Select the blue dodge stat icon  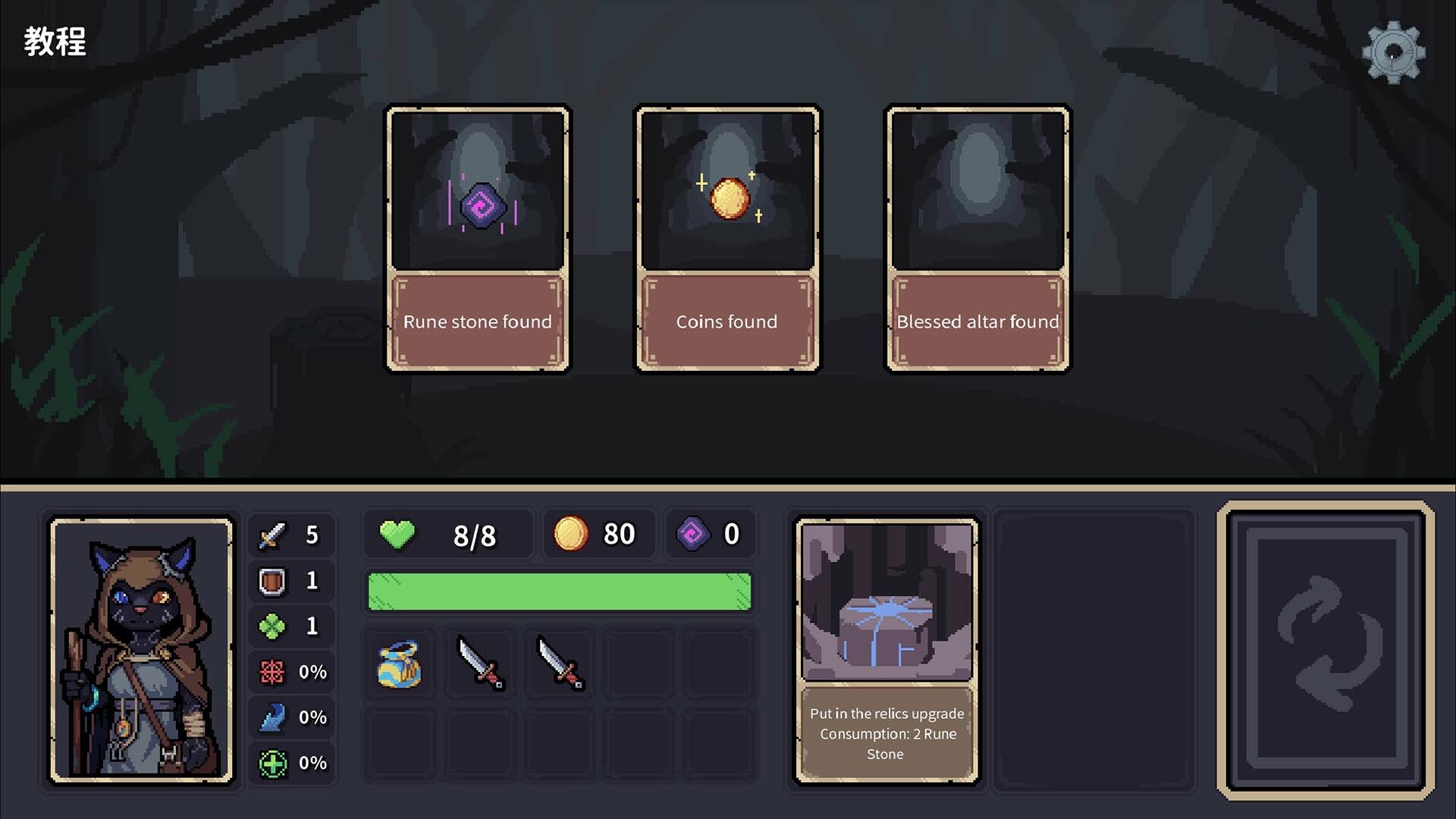click(271, 717)
